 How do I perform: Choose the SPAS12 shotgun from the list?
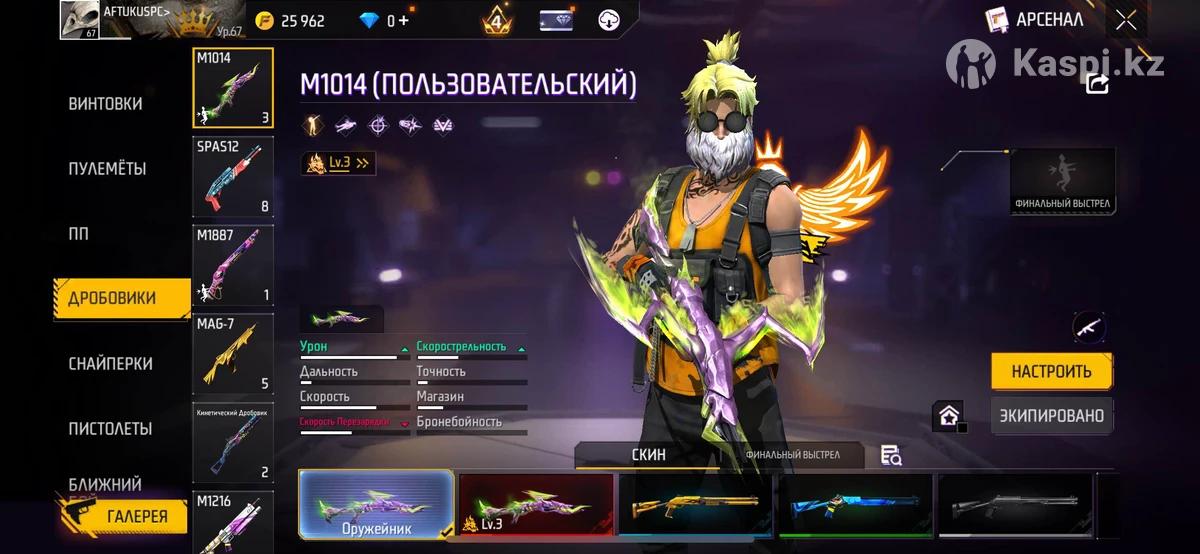click(x=232, y=177)
